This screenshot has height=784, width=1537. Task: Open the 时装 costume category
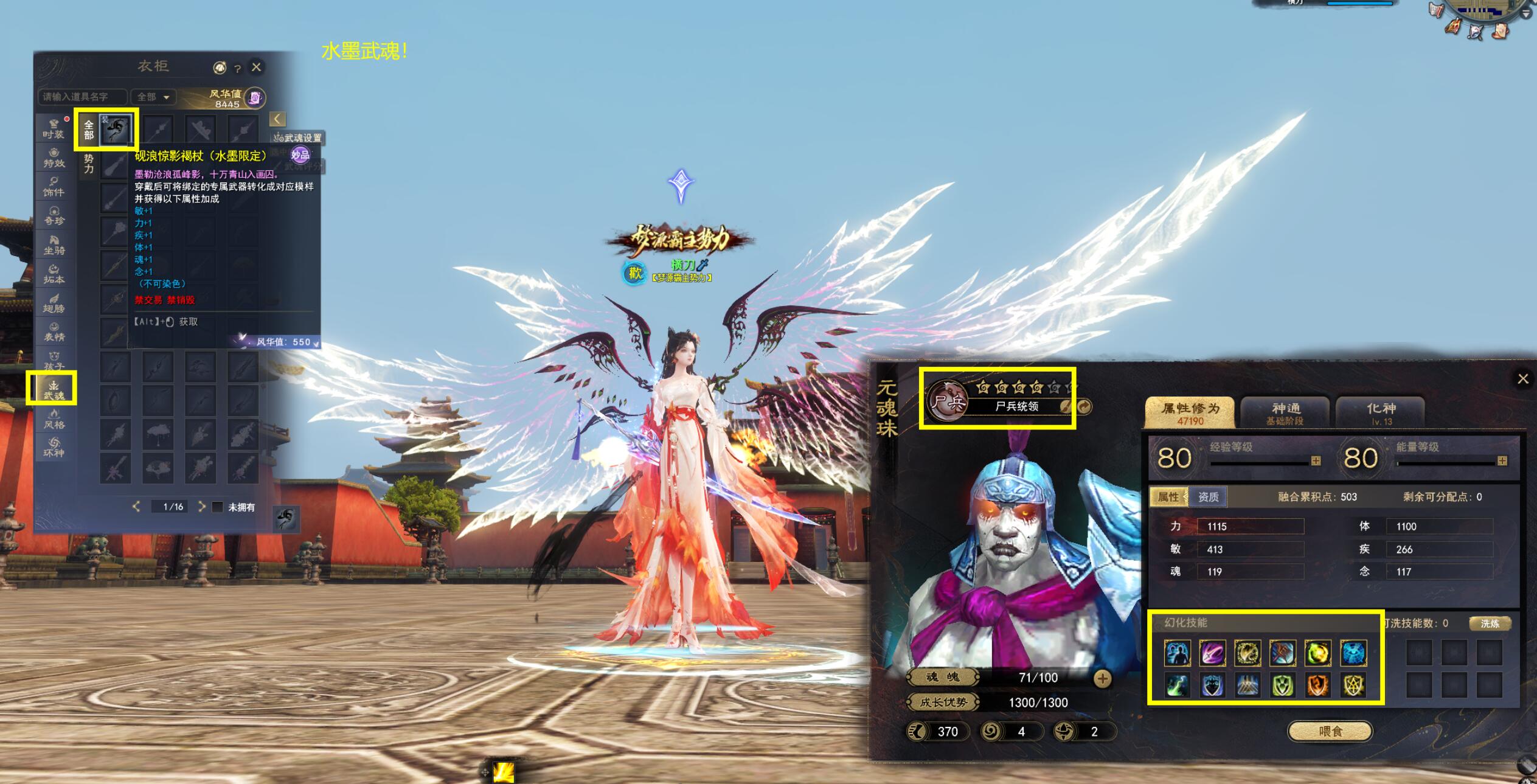coord(54,128)
